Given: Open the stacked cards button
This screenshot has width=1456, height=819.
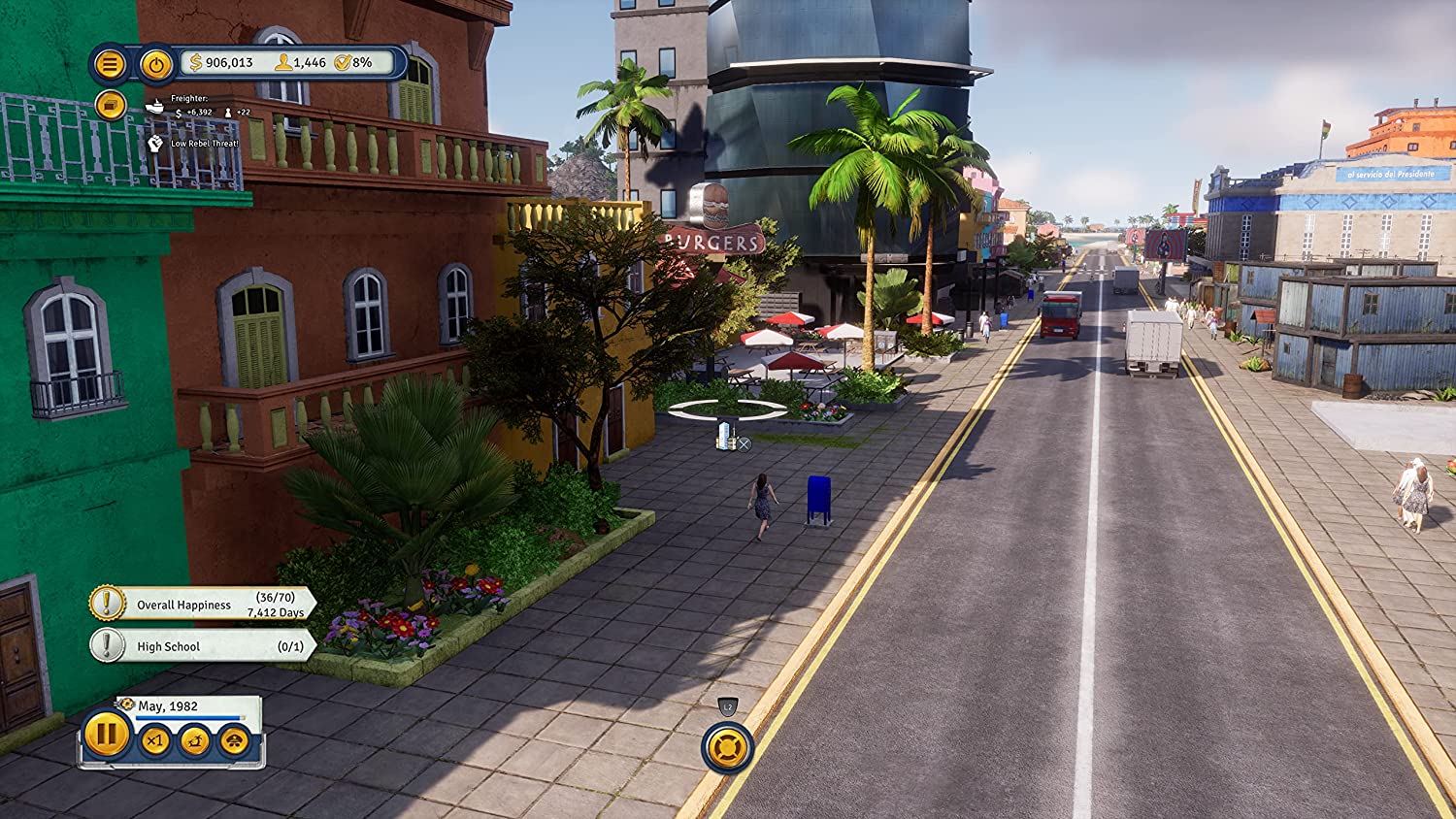Looking at the screenshot, I should tap(111, 104).
